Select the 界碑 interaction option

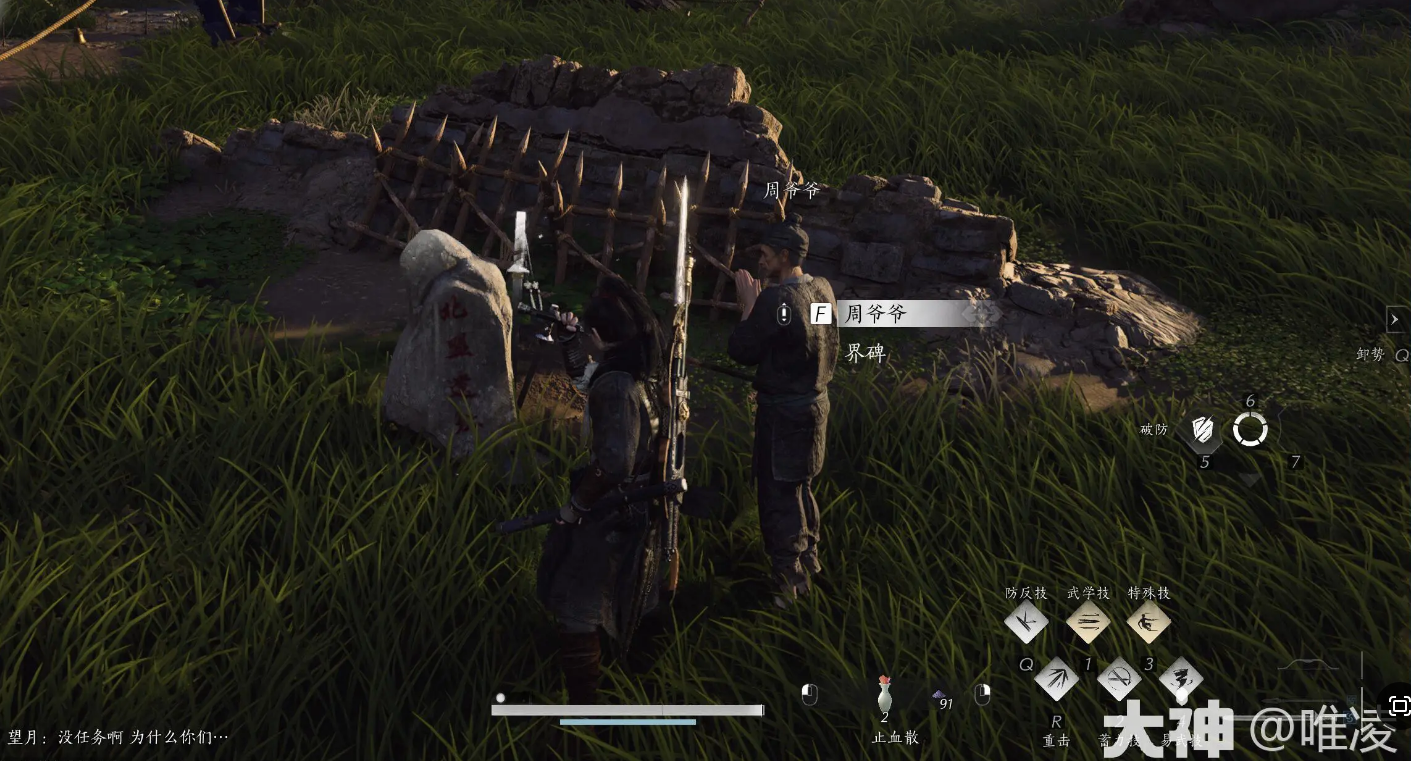coord(866,353)
